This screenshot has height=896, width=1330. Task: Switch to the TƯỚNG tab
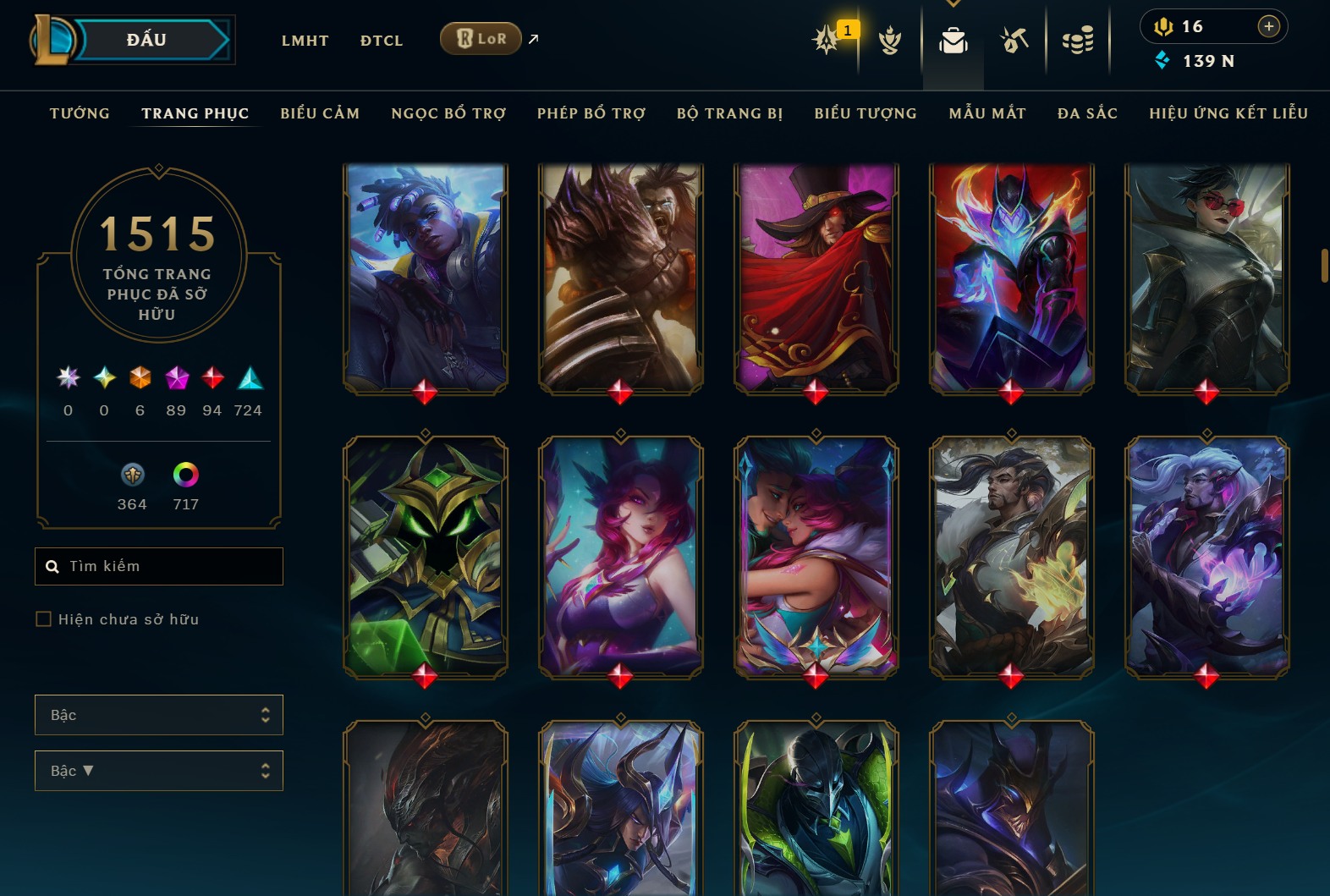pos(79,113)
